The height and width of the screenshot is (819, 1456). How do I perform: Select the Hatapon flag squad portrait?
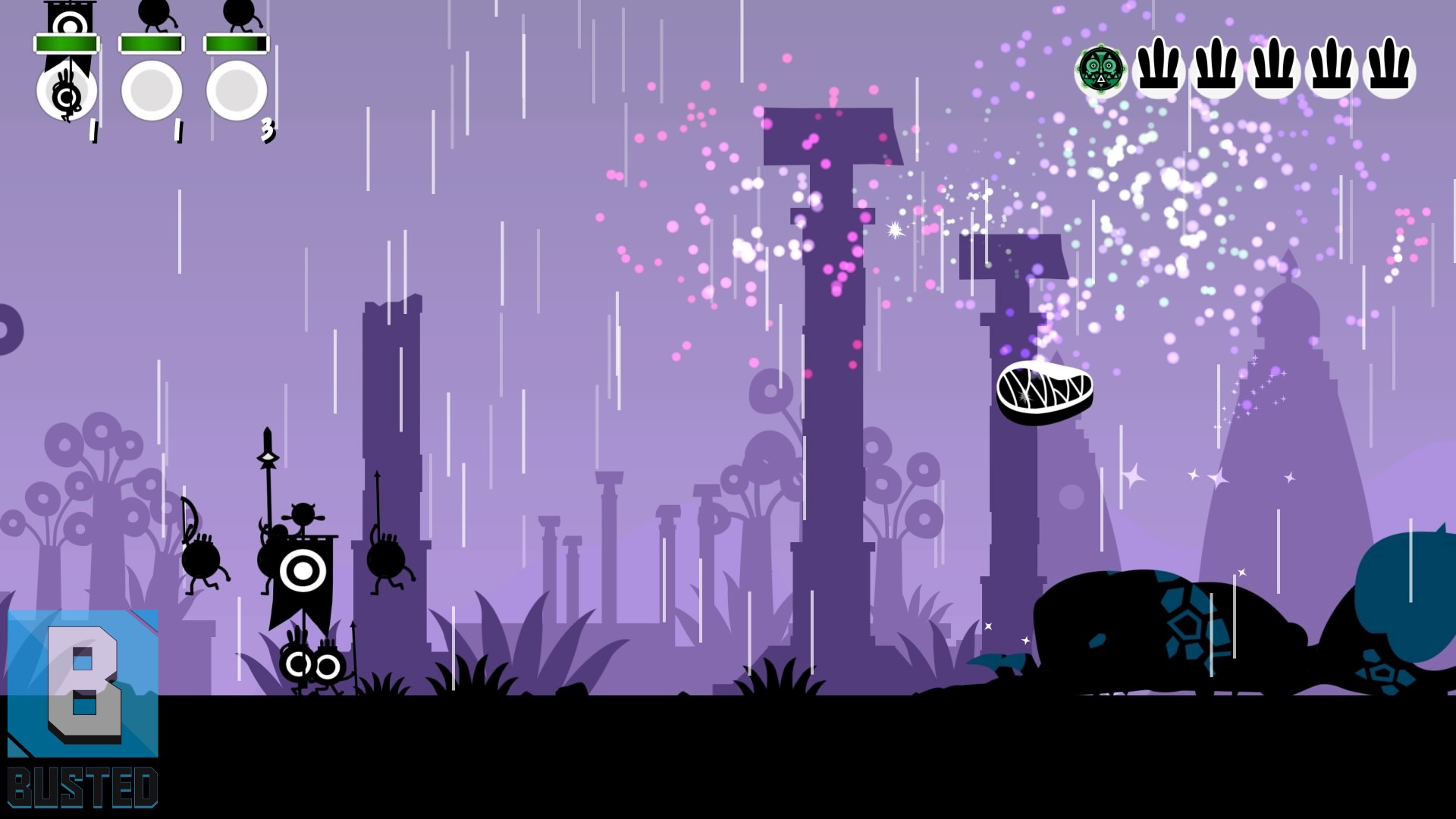coord(67,89)
